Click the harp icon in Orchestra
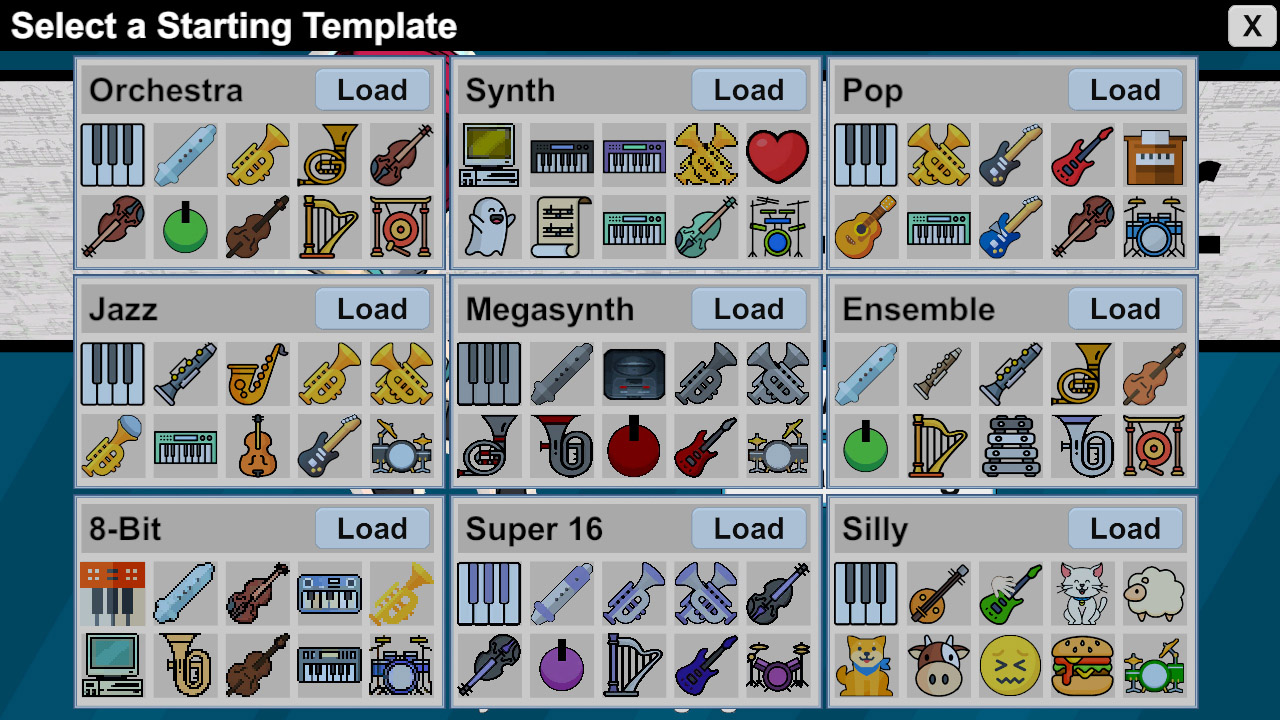 (329, 227)
